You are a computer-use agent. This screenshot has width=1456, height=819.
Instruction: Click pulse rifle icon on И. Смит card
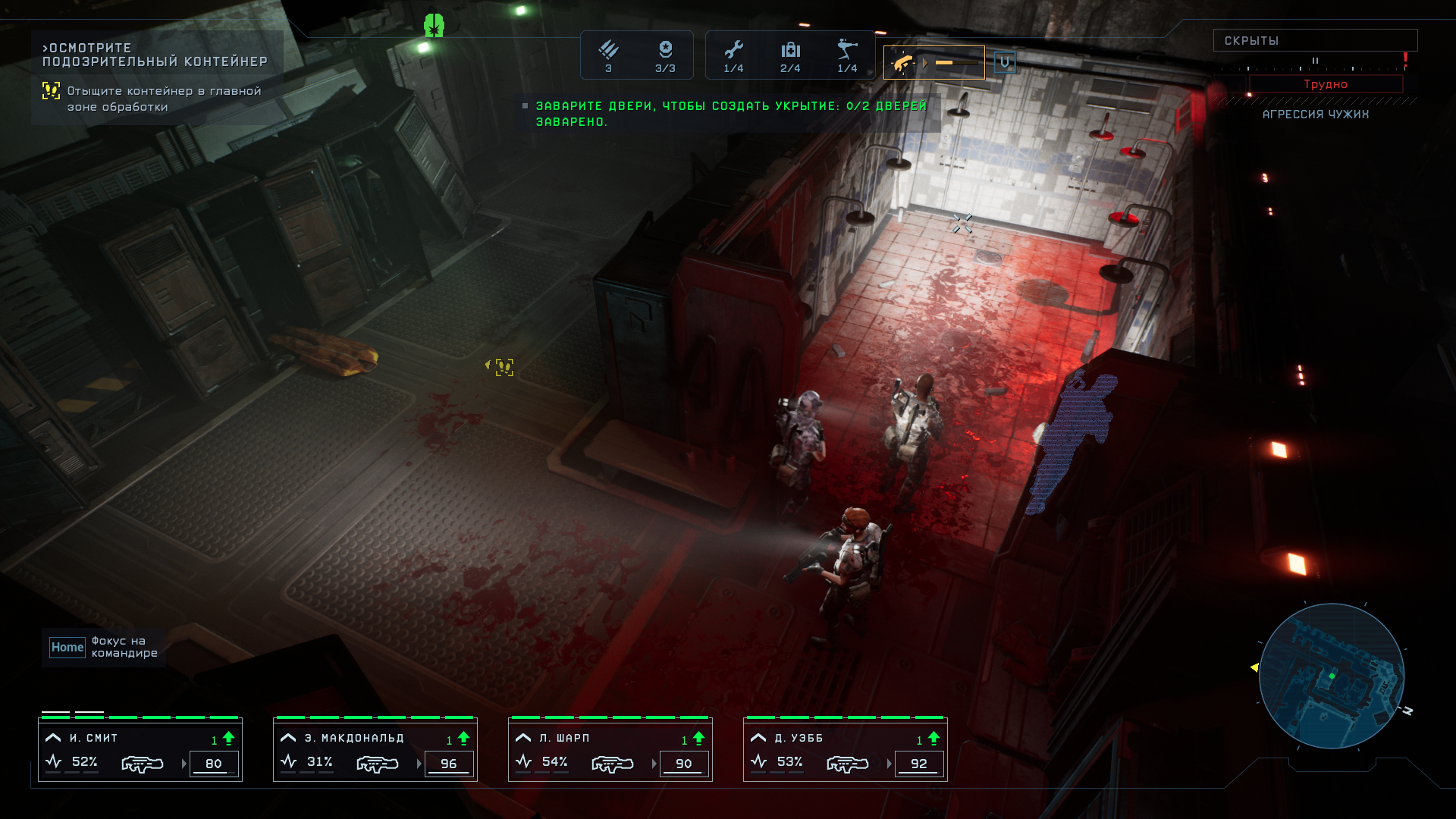point(142,764)
